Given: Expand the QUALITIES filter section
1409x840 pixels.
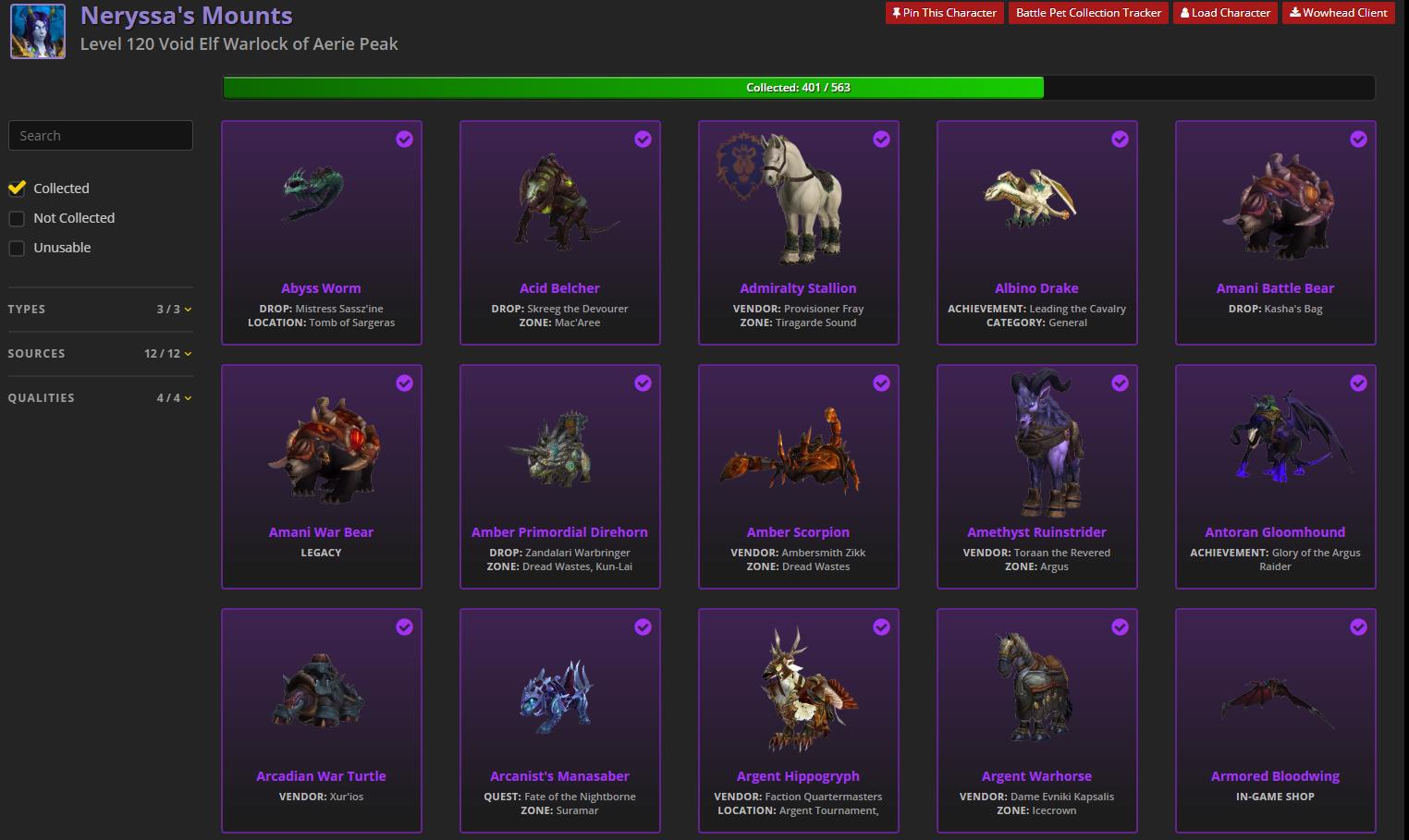Looking at the screenshot, I should coord(188,398).
